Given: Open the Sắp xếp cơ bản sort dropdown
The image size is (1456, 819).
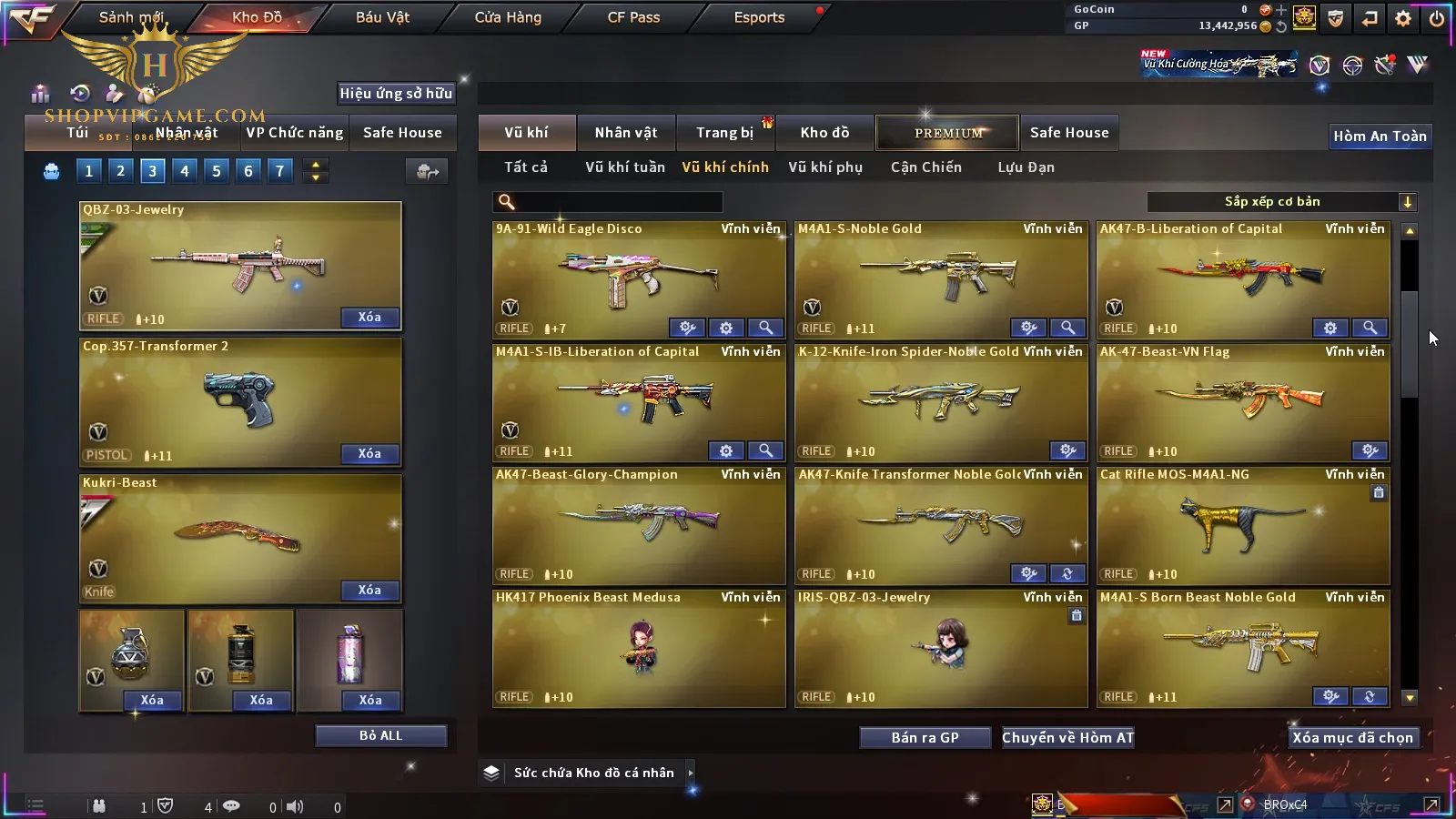Looking at the screenshot, I should [1281, 202].
